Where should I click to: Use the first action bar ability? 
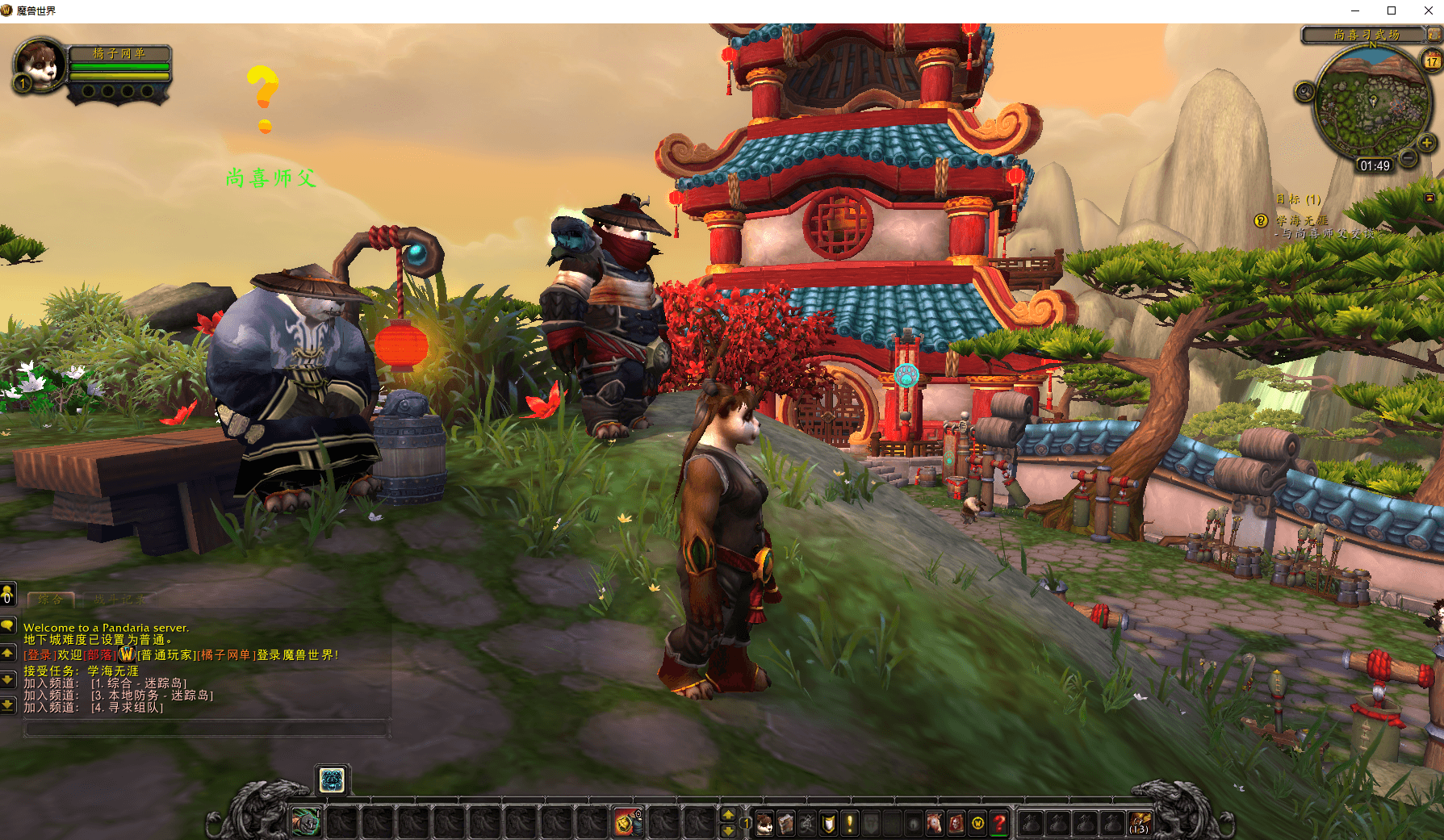[307, 823]
